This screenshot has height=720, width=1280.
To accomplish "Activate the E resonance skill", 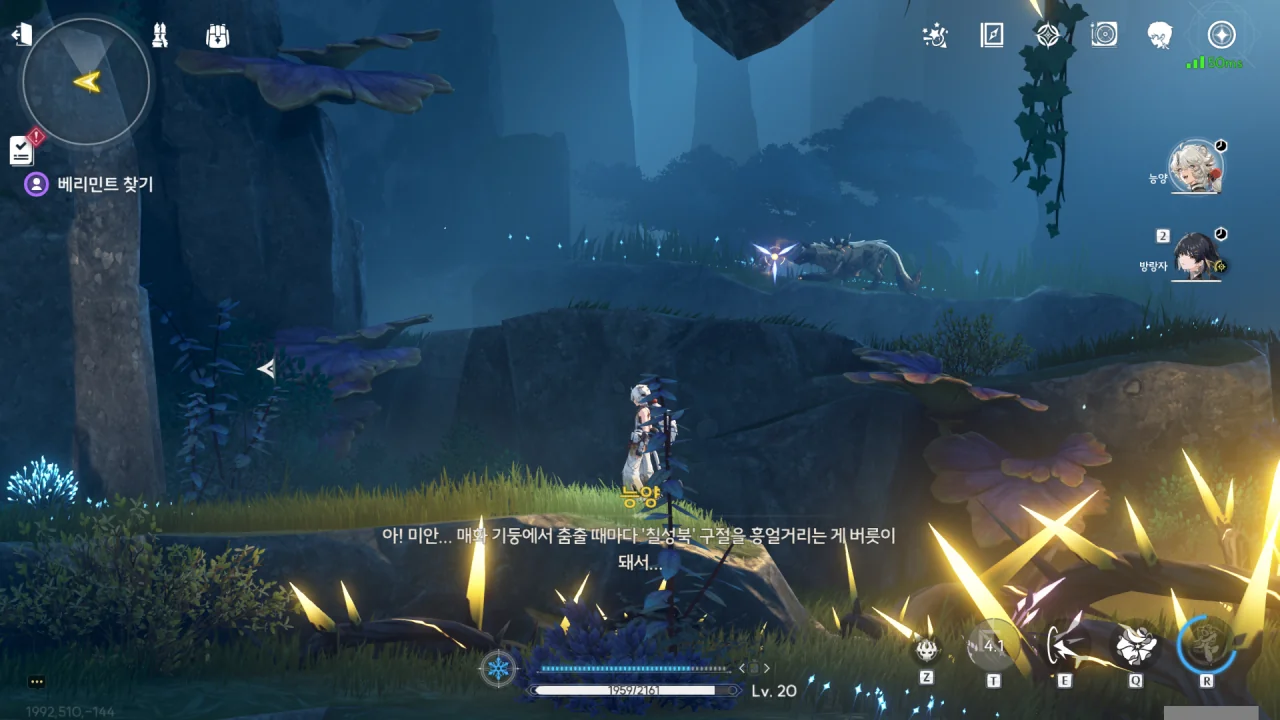I will 1064,645.
